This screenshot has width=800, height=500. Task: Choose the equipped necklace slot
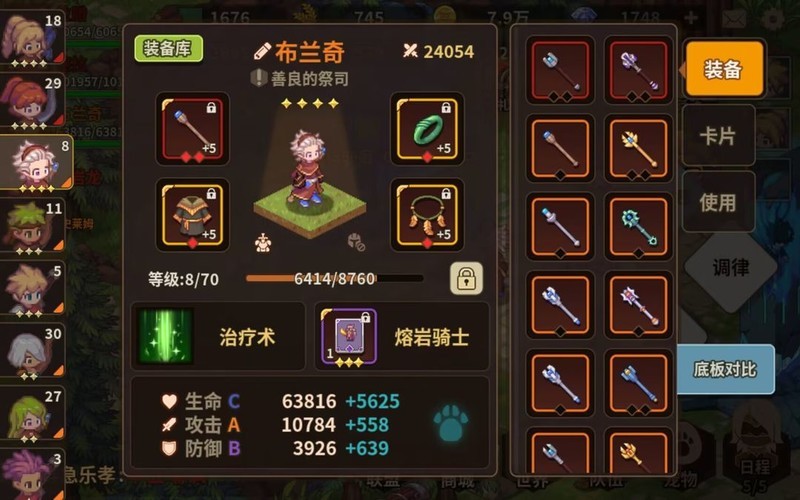point(426,214)
